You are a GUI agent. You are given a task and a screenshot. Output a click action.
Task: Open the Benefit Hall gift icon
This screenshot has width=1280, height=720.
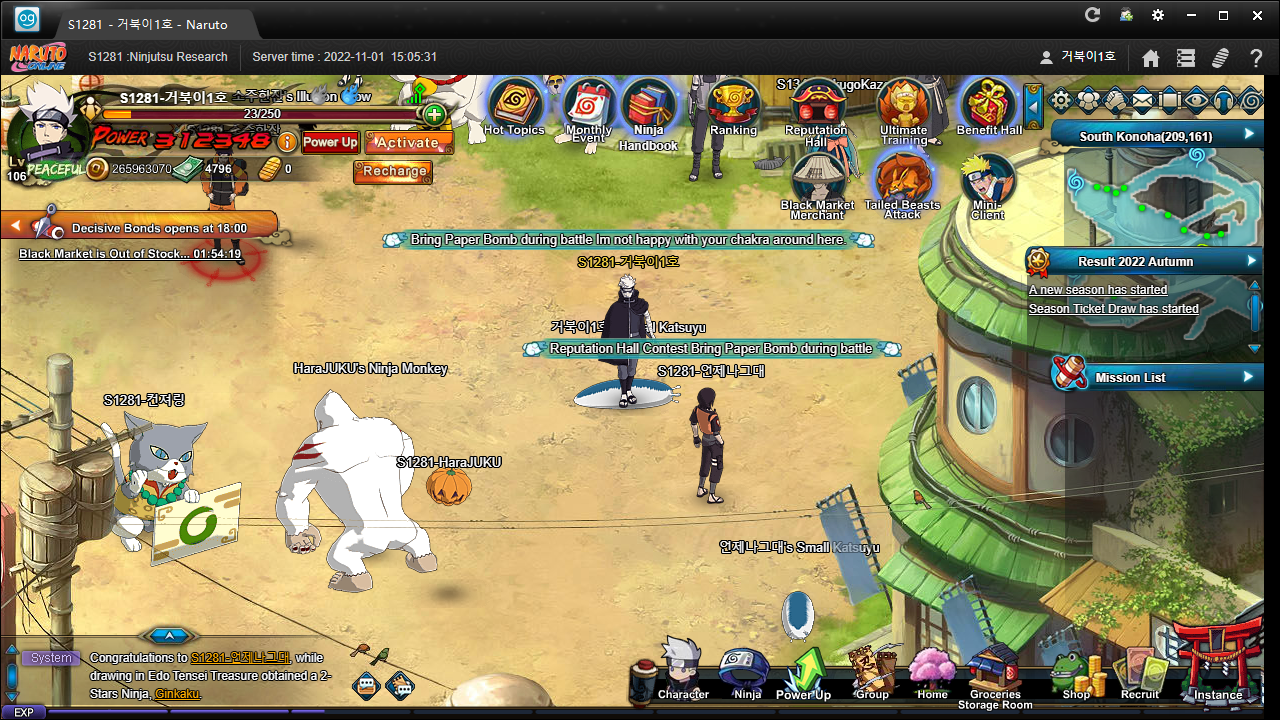988,105
